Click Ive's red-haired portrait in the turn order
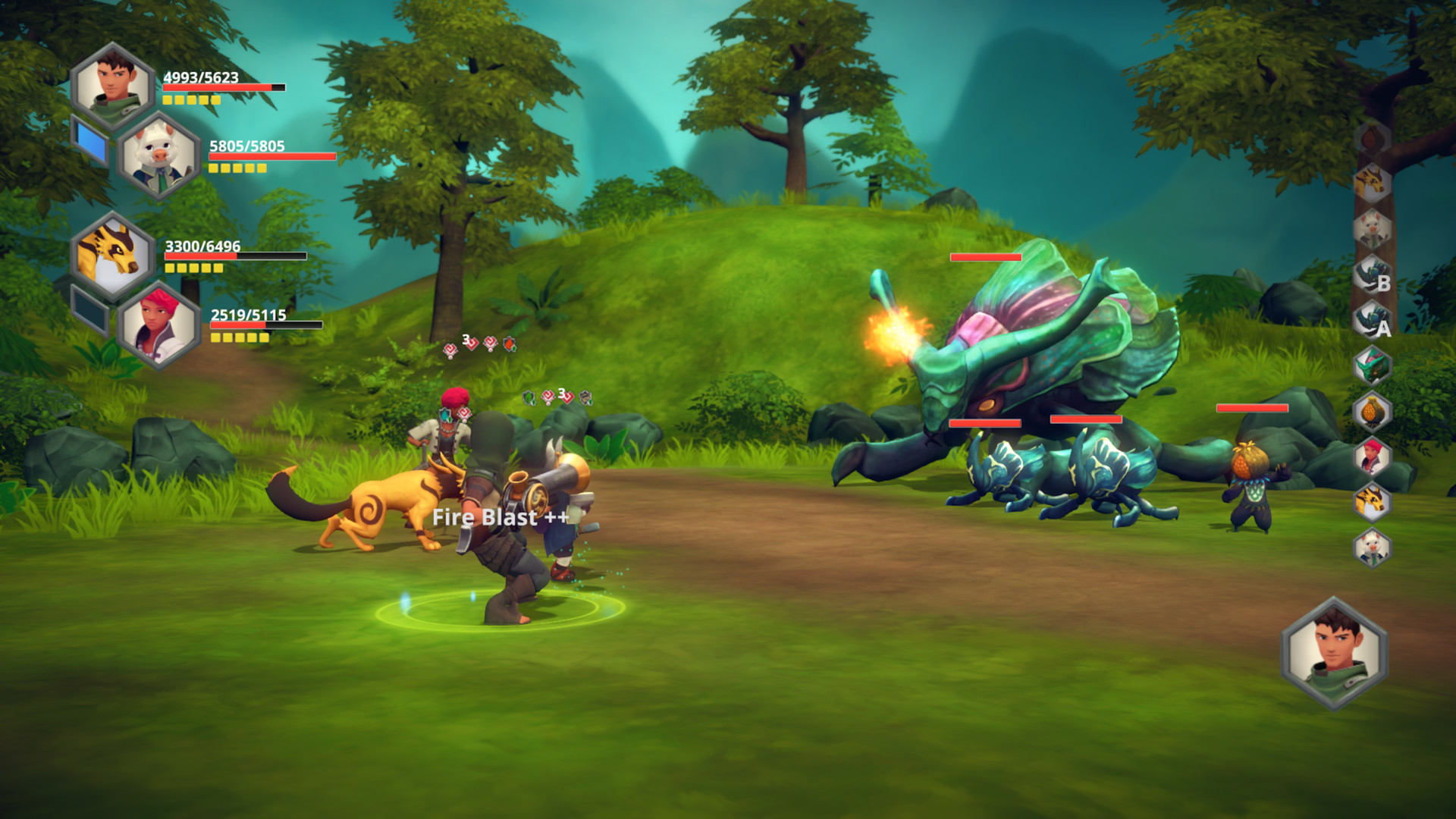Image resolution: width=1456 pixels, height=819 pixels. pyautogui.click(x=1371, y=453)
